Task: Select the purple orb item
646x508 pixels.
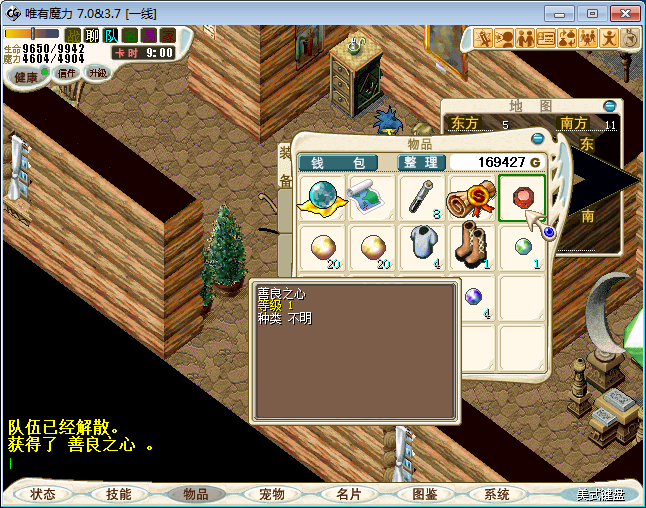Action: (473, 296)
